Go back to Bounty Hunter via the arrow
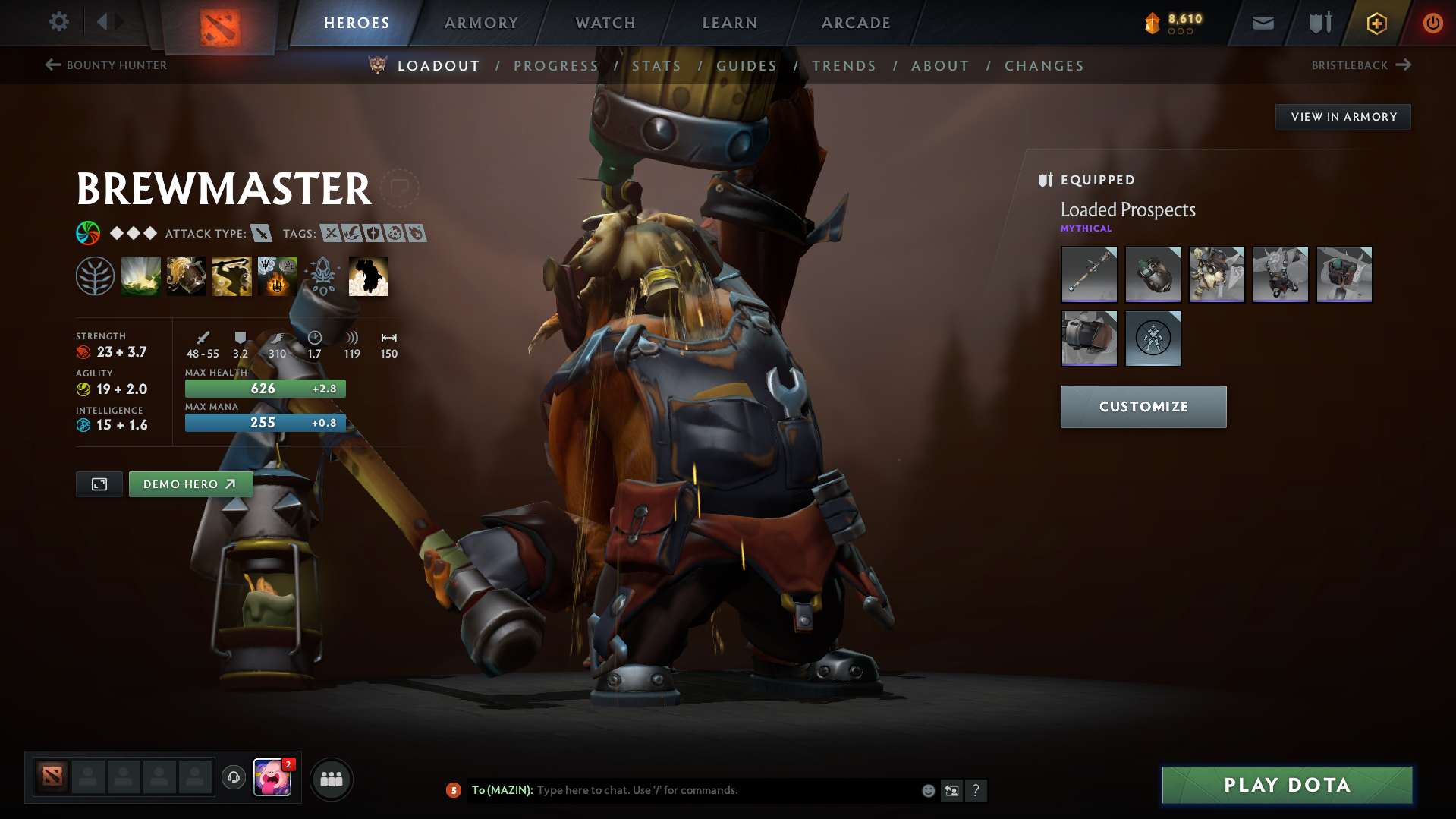The width and height of the screenshot is (1456, 819). 51,65
